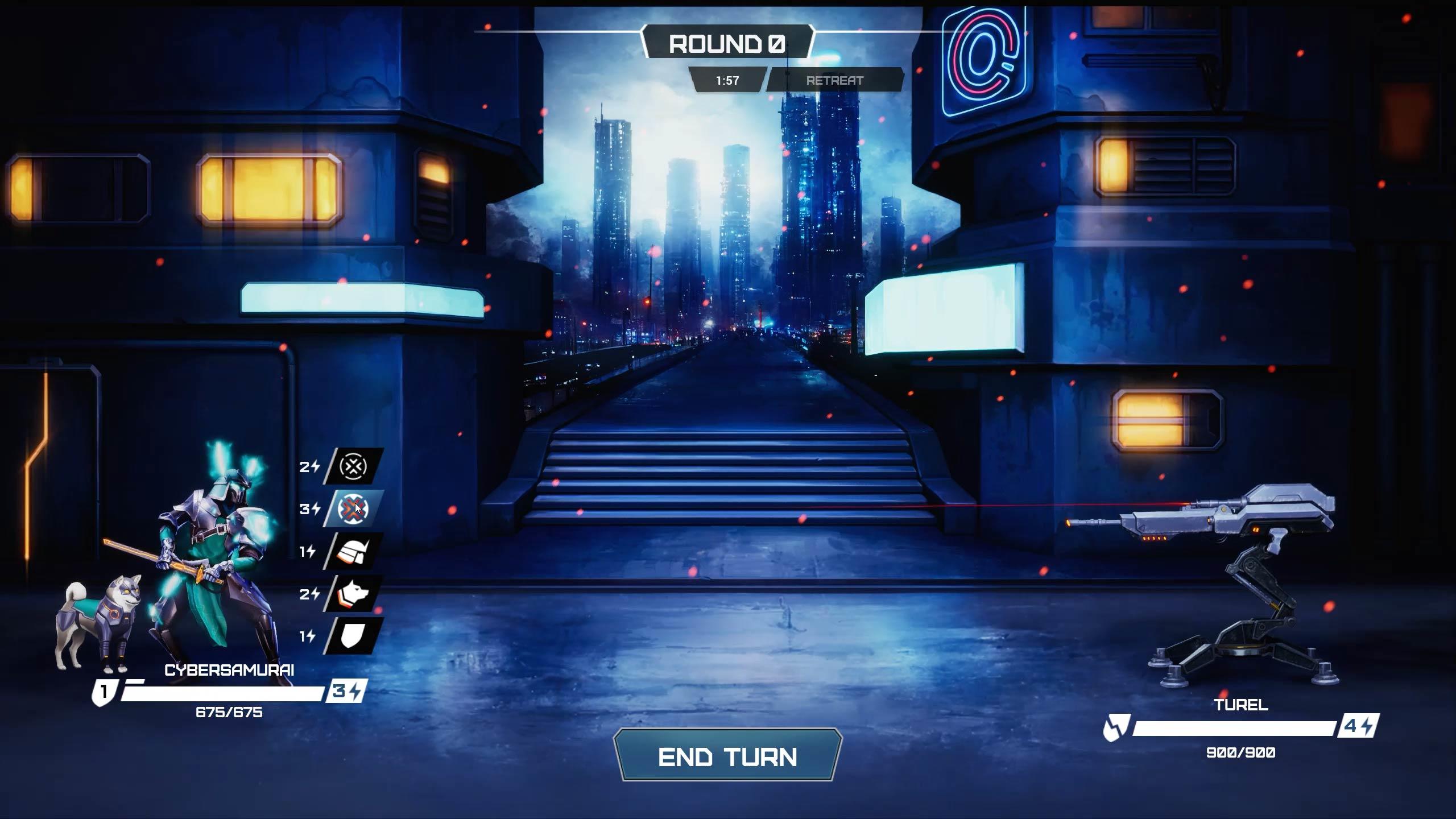Viewport: 1456px width, 819px height.
Task: Activate the dog head ability
Action: tap(353, 594)
